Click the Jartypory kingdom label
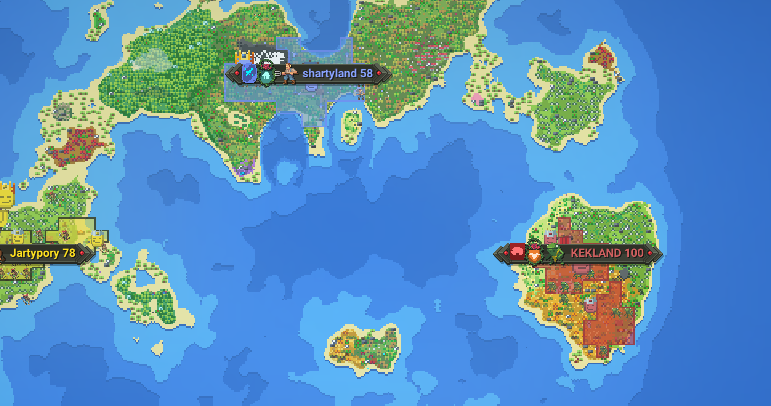This screenshot has width=771, height=406. click(x=42, y=253)
